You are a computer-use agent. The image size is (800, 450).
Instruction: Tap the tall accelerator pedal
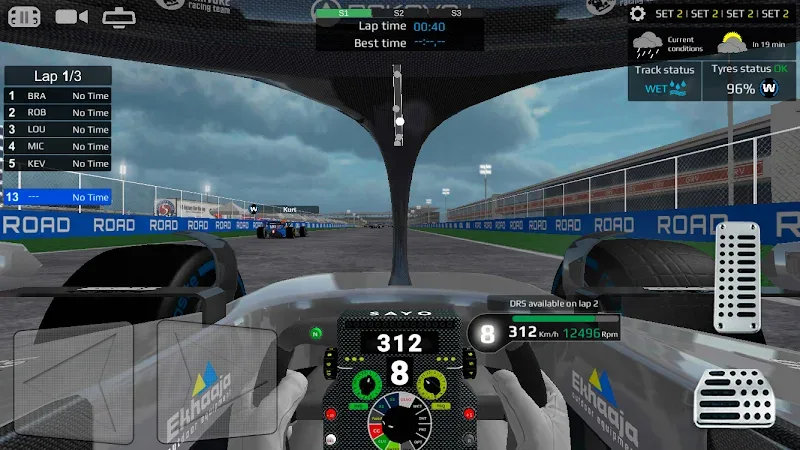click(x=740, y=278)
